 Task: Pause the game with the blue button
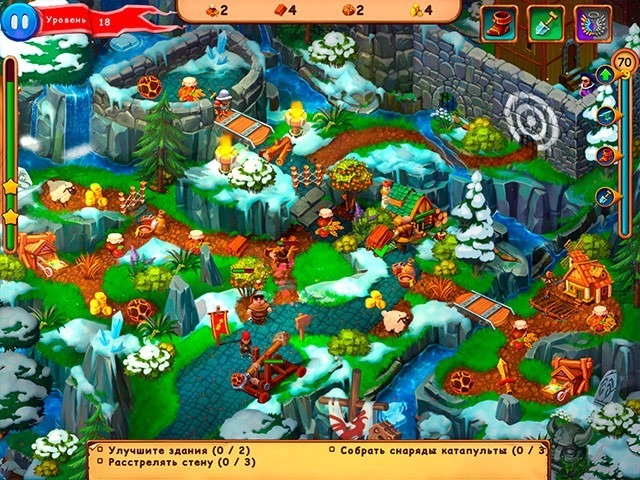pos(17,22)
